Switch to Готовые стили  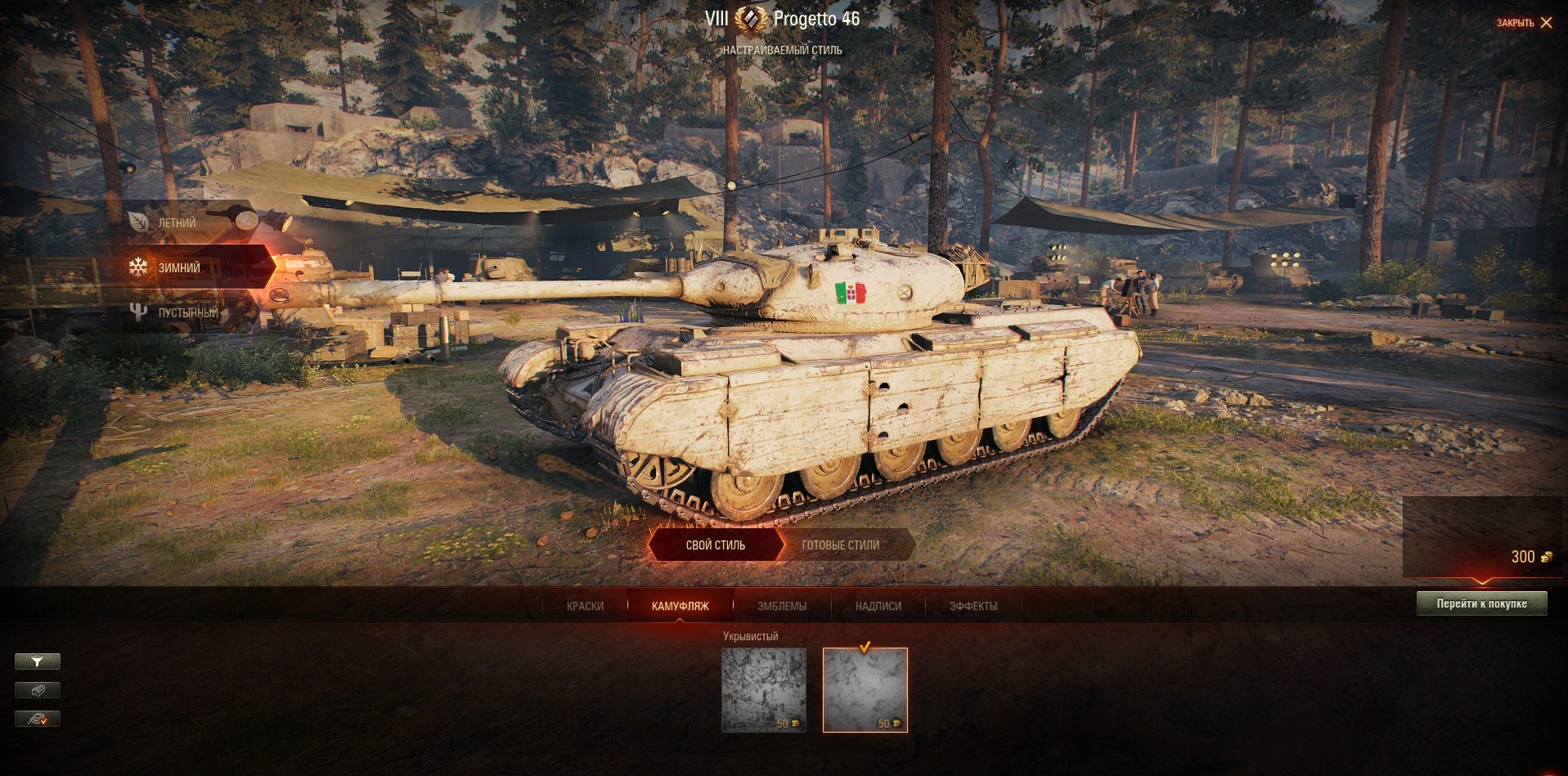(x=841, y=545)
